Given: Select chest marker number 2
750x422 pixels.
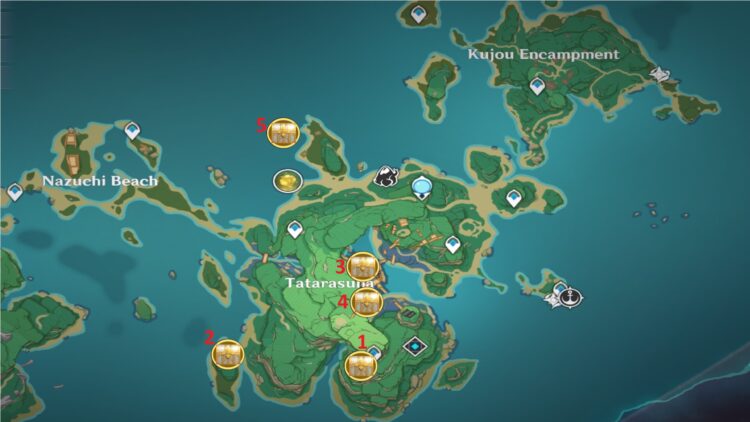Looking at the screenshot, I should point(229,353).
